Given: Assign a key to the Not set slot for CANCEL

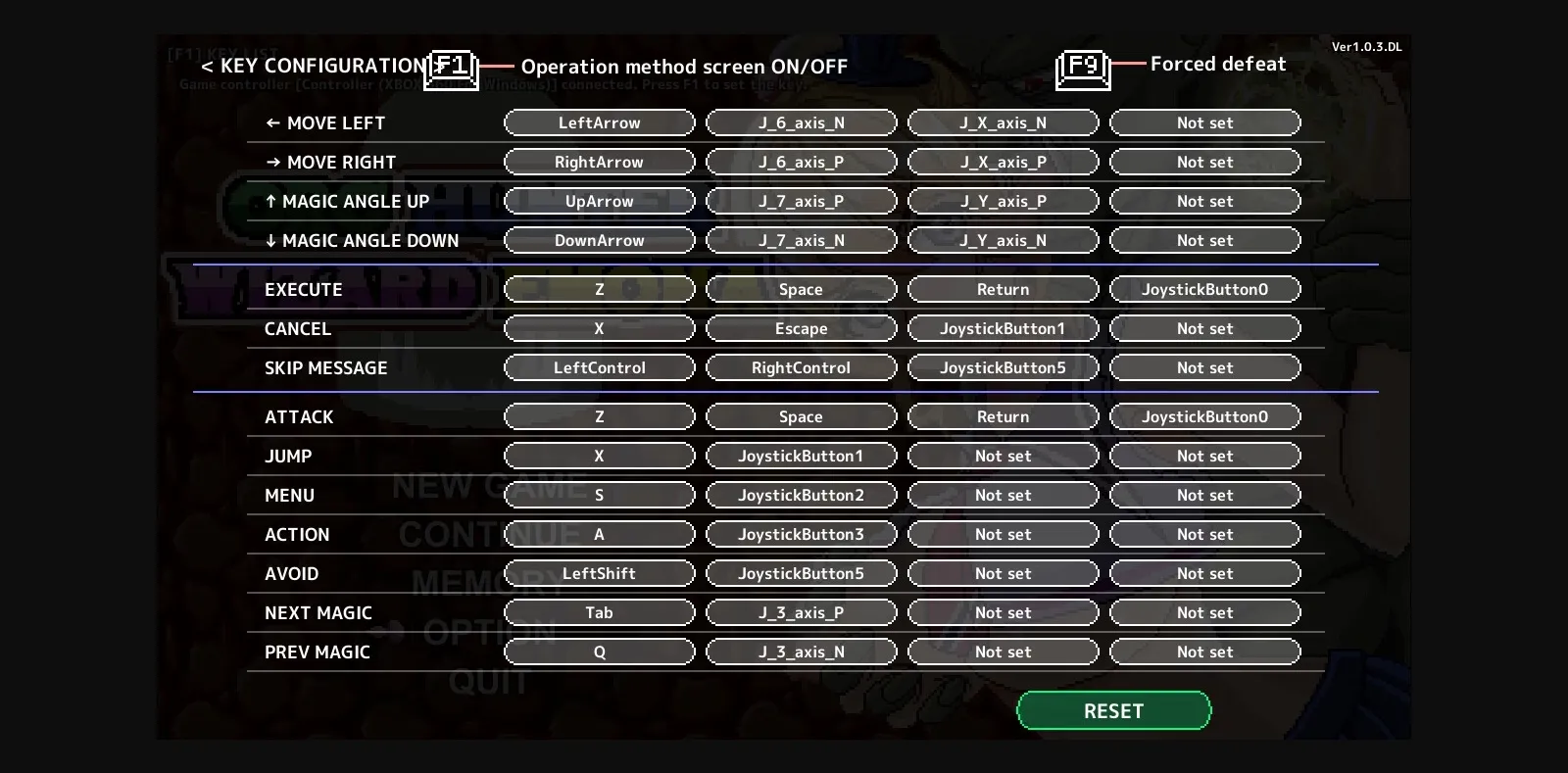Looking at the screenshot, I should click(1204, 328).
